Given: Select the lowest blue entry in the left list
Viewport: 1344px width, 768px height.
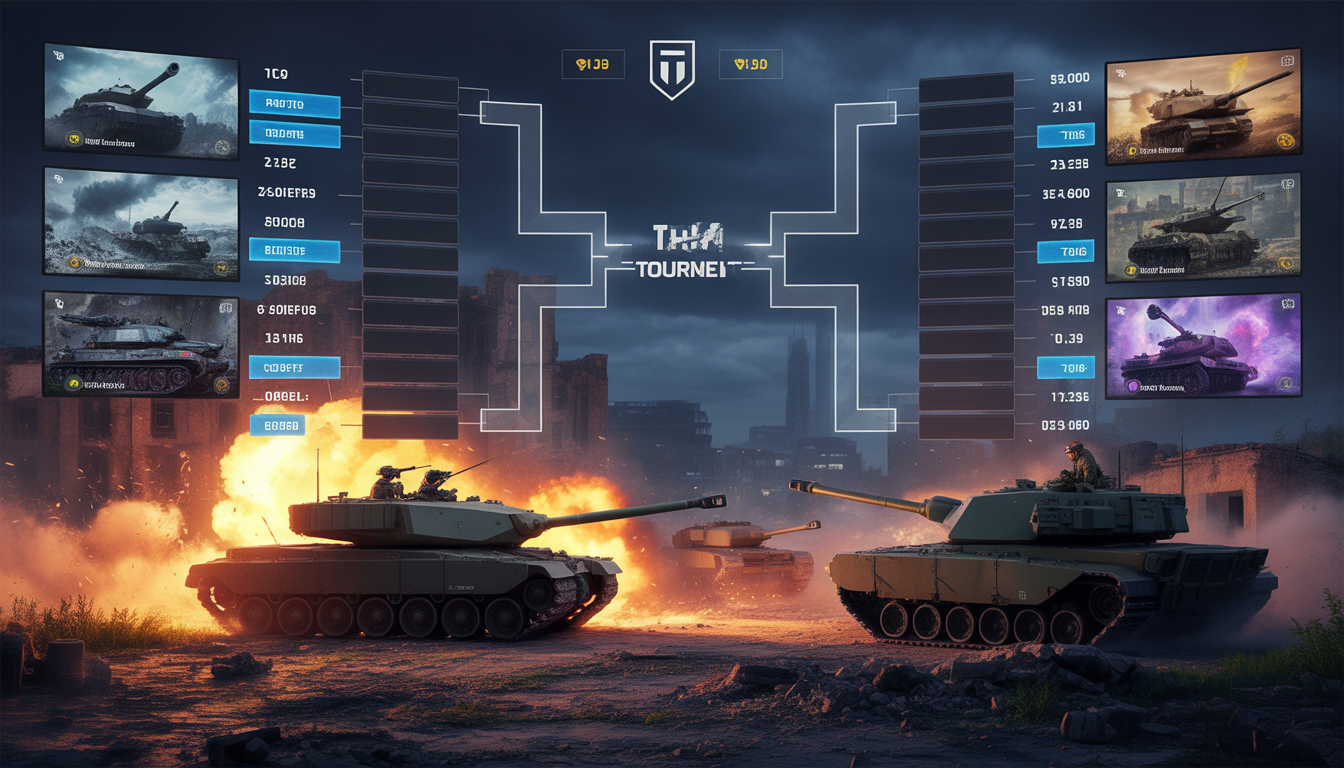Looking at the screenshot, I should (279, 426).
